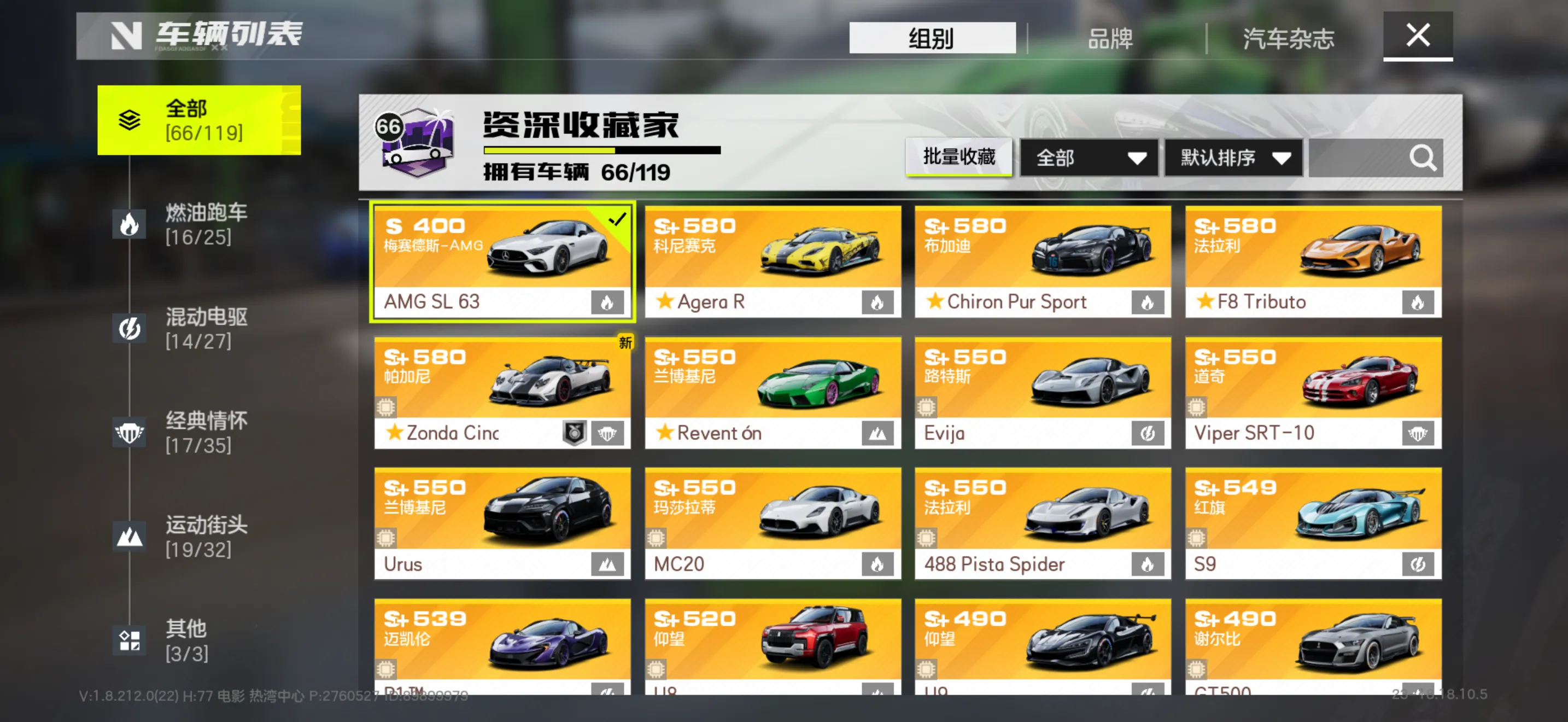This screenshot has width=1568, height=722.
Task: Open the 全部 filter dropdown
Action: point(1089,158)
